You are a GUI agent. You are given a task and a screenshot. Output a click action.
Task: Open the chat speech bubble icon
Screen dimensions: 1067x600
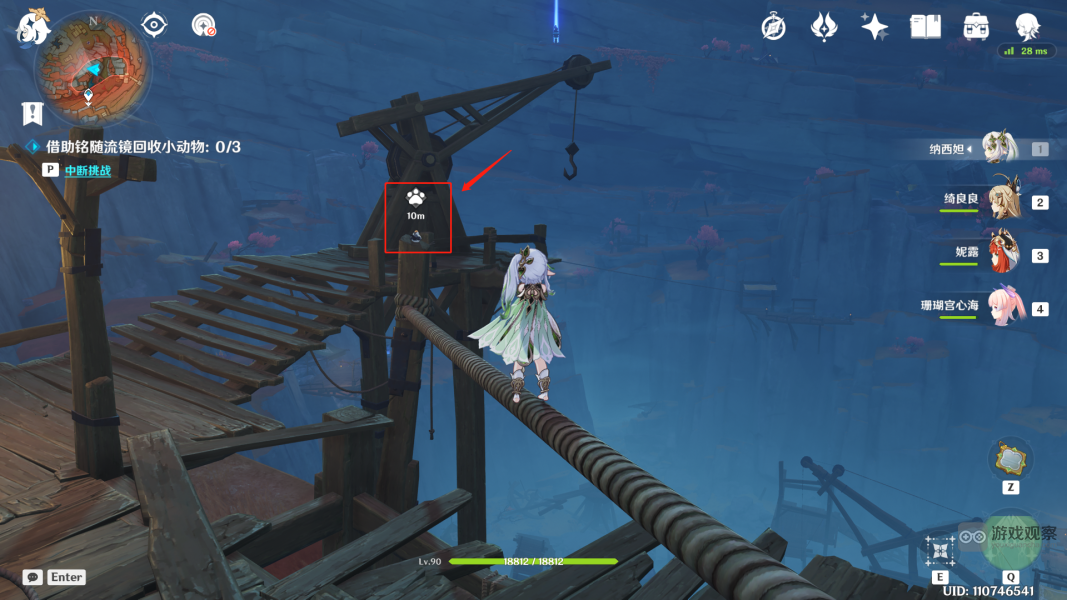[33, 577]
